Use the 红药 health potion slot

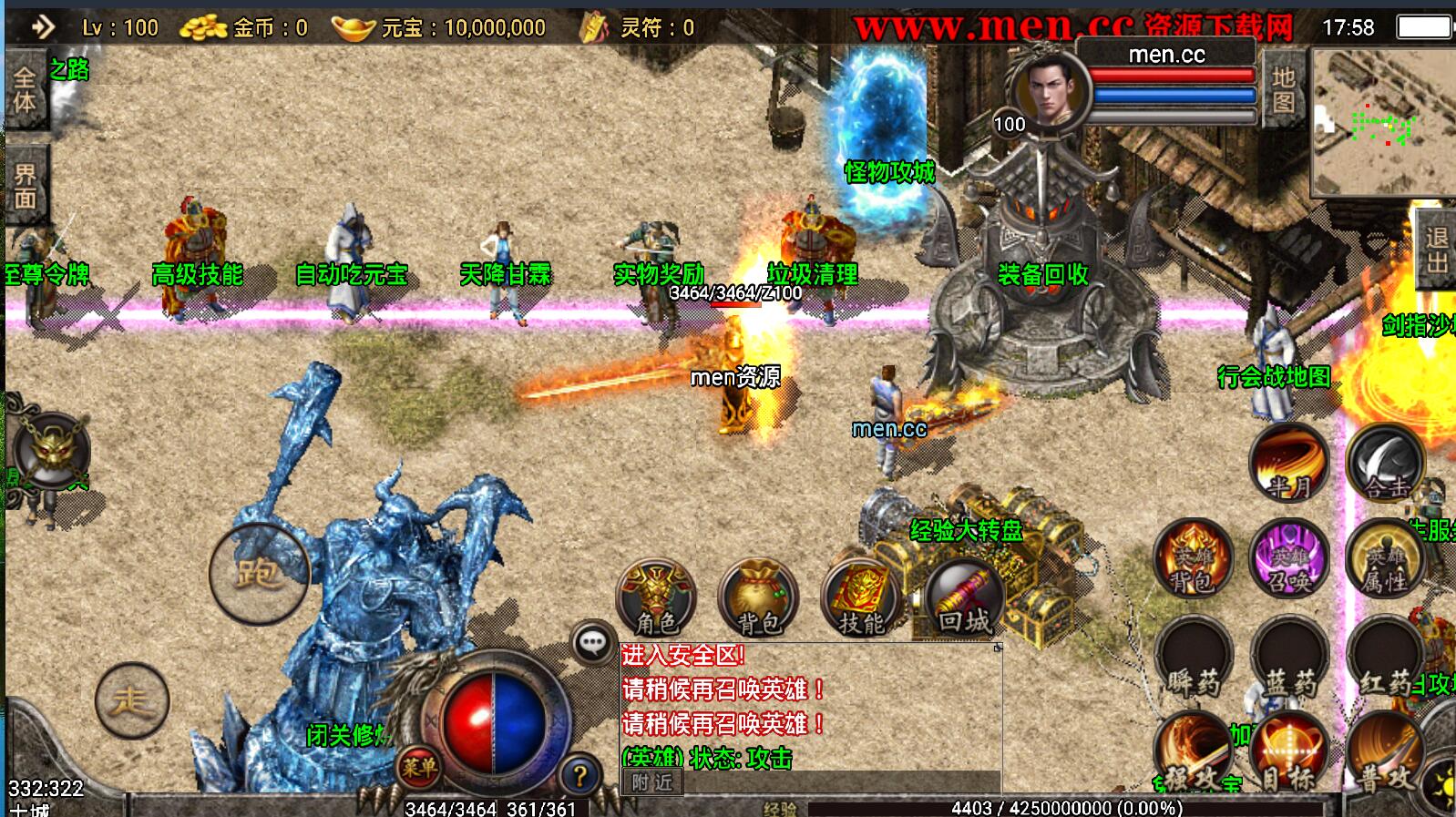point(1385,658)
